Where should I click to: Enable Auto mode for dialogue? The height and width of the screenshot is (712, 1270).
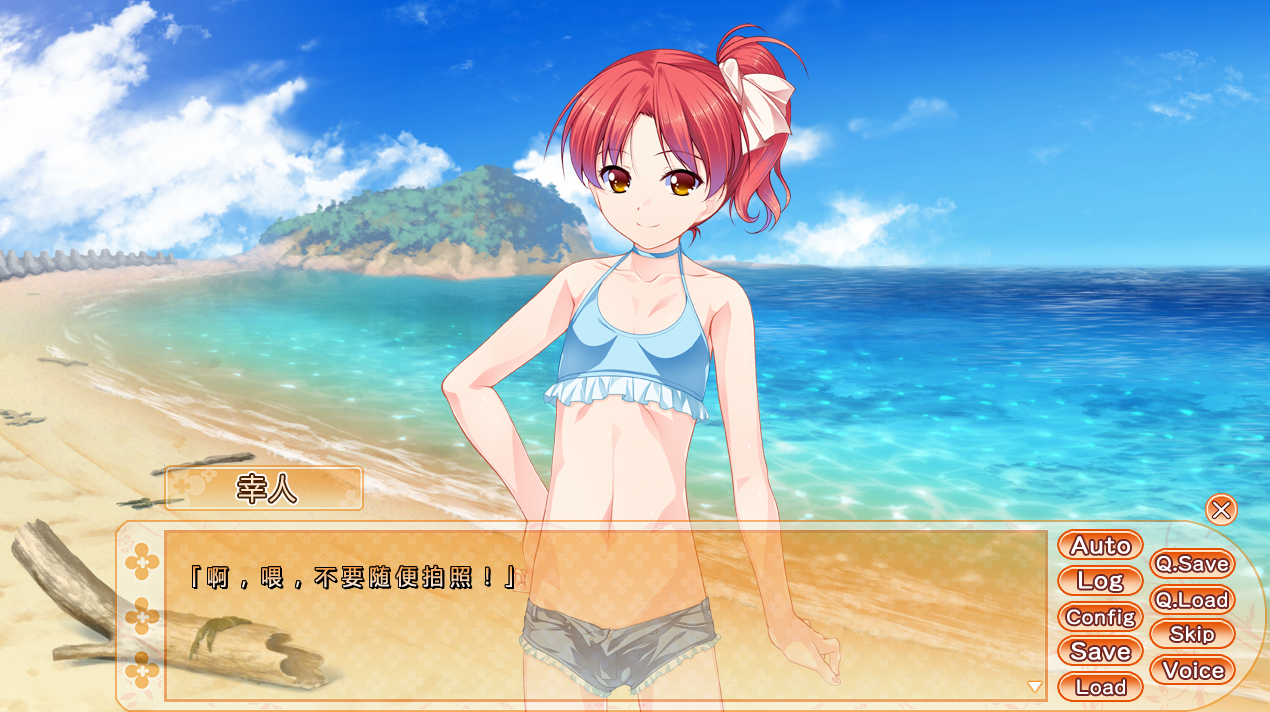pyautogui.click(x=1100, y=546)
